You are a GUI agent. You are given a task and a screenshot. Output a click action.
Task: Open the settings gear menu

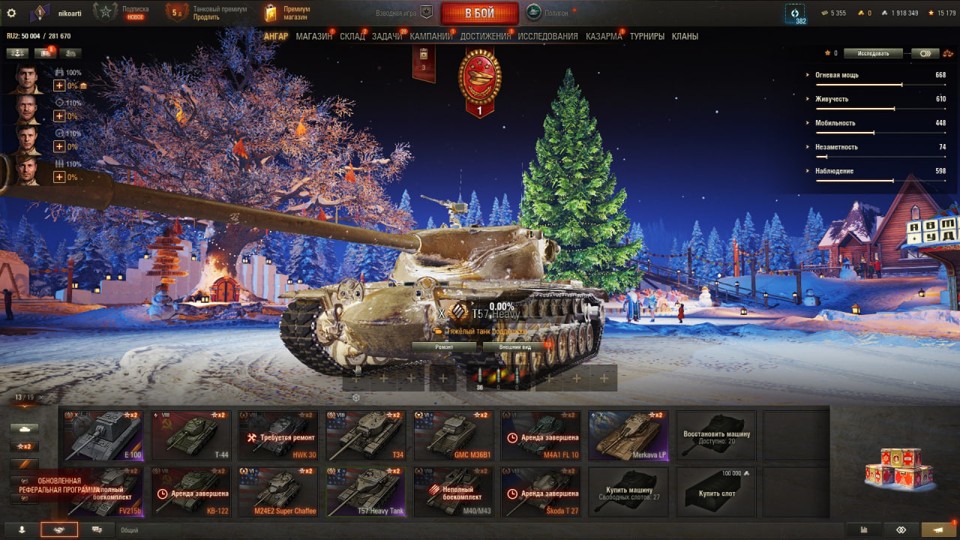(12, 13)
